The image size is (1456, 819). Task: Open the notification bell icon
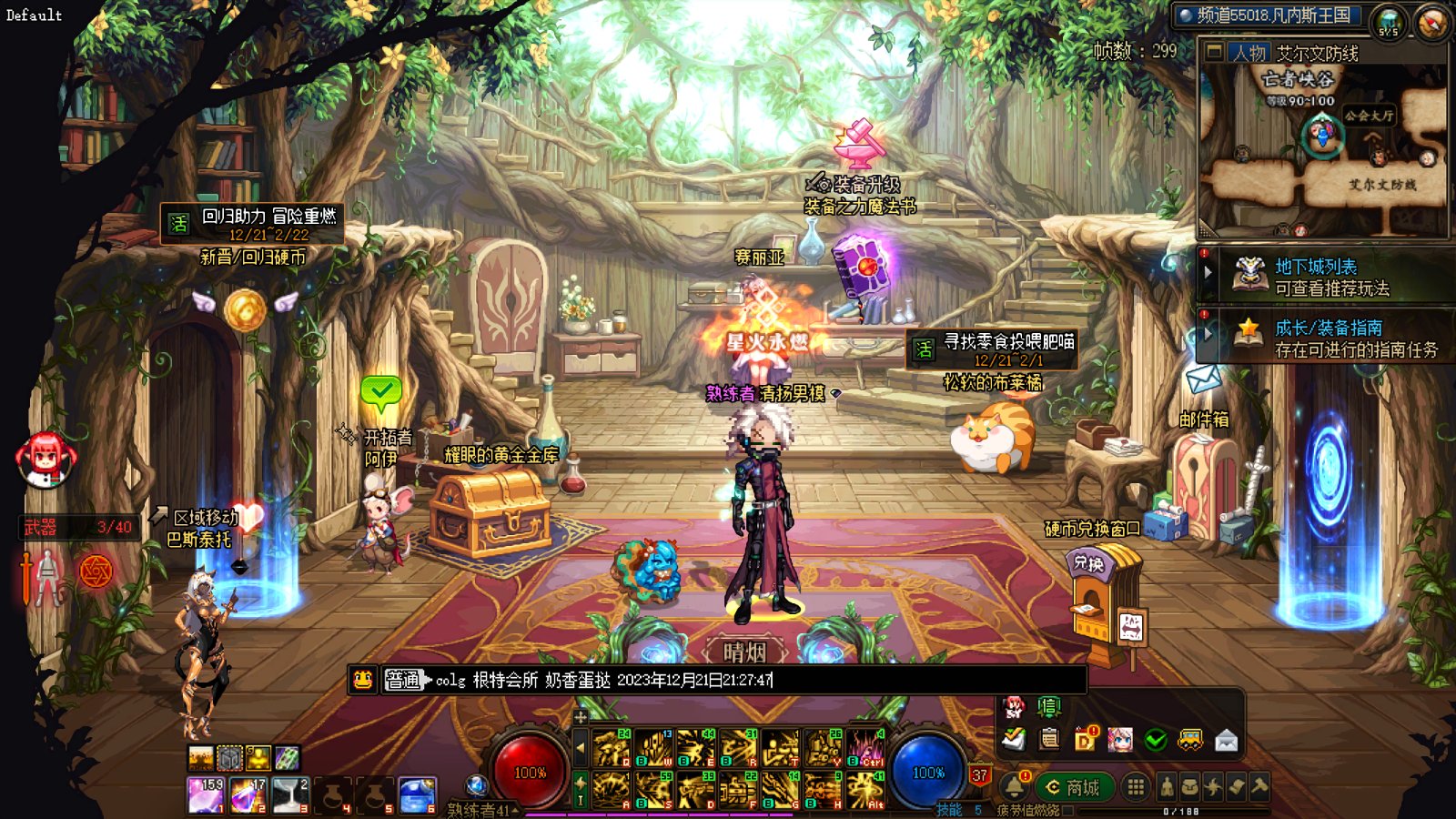tap(1014, 786)
